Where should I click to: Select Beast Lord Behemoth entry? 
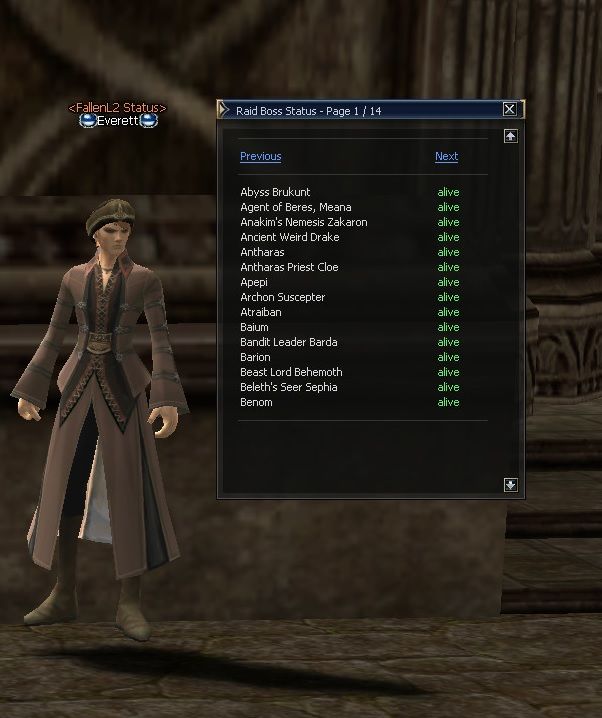click(x=291, y=372)
